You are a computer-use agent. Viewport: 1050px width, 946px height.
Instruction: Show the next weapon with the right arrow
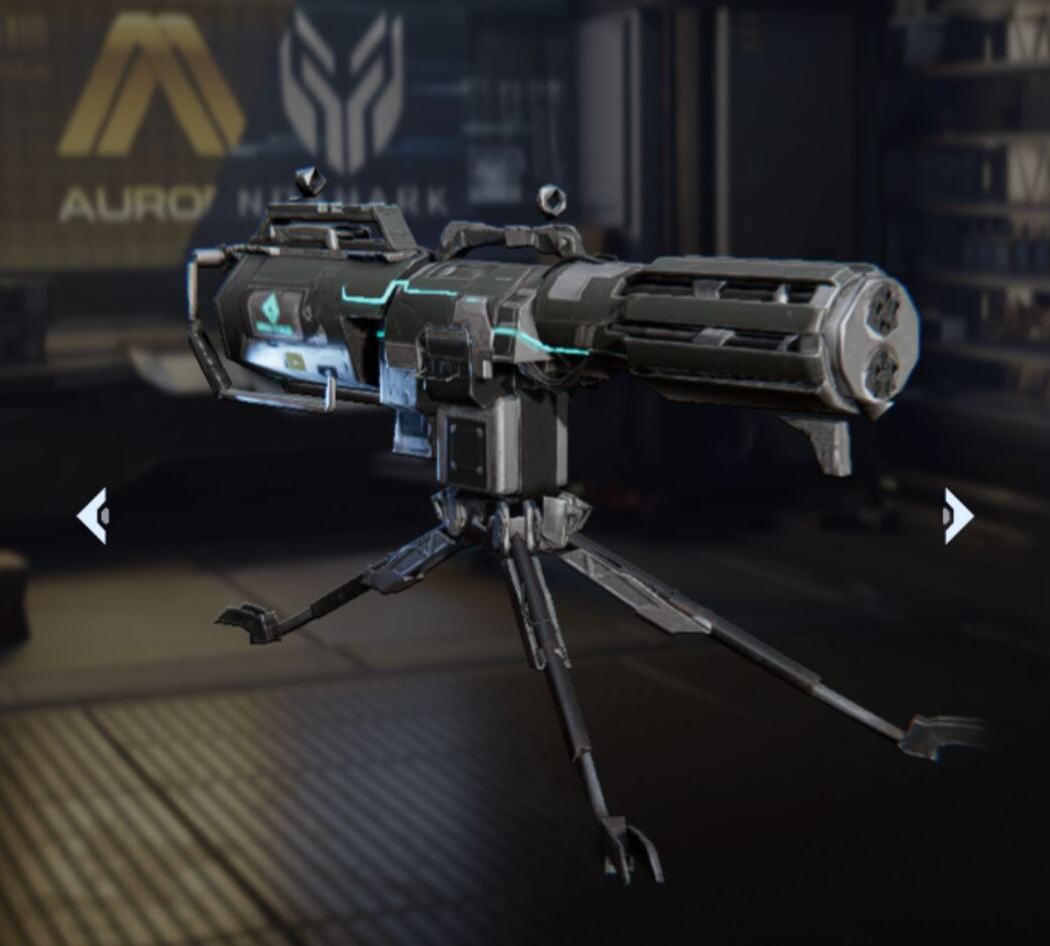coord(957,516)
